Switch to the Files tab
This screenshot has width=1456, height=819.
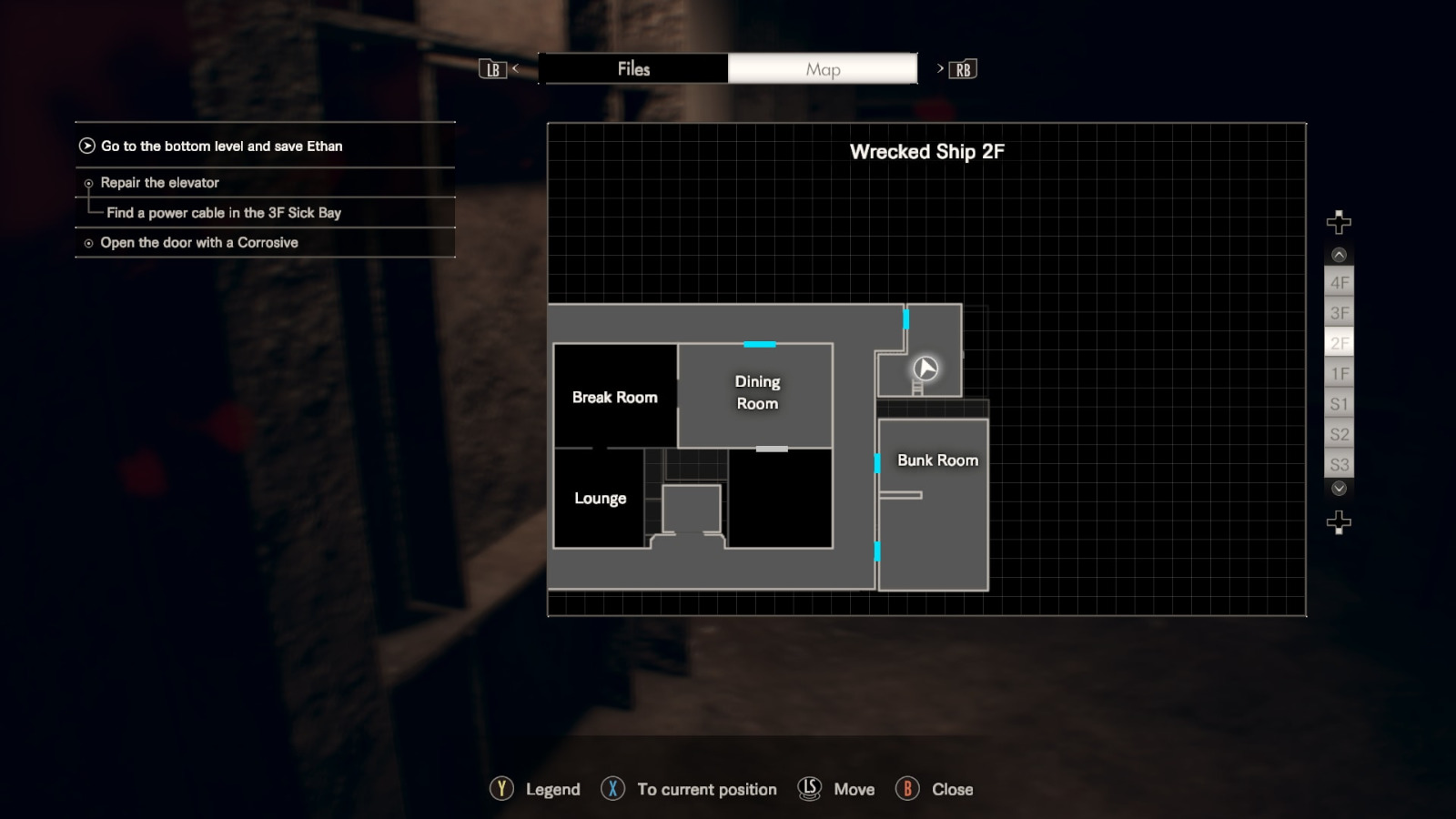point(634,68)
